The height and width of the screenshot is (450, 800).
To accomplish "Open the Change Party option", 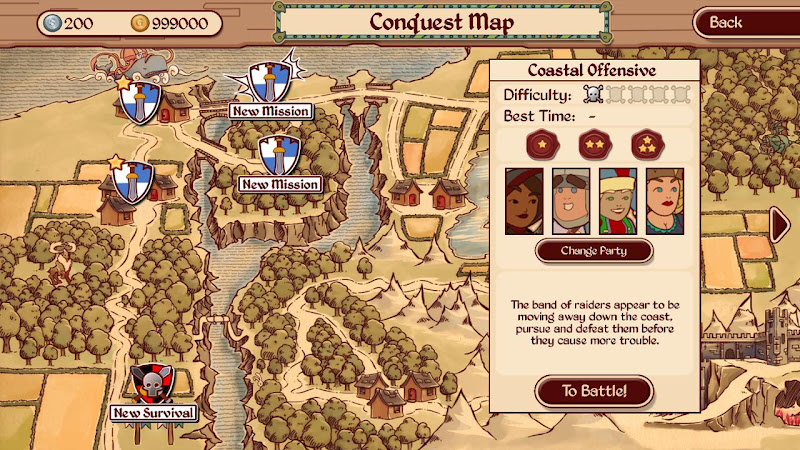I will [594, 249].
